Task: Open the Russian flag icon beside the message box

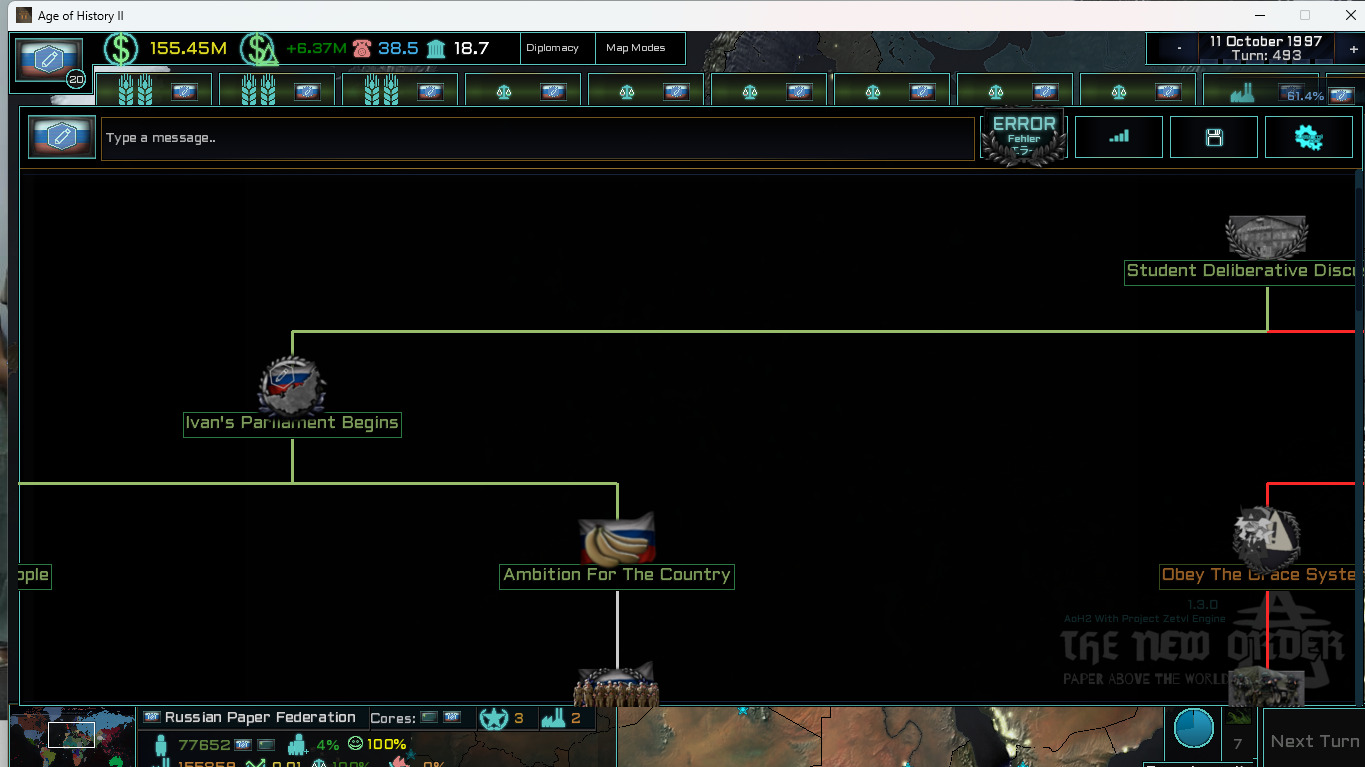Action: click(61, 137)
